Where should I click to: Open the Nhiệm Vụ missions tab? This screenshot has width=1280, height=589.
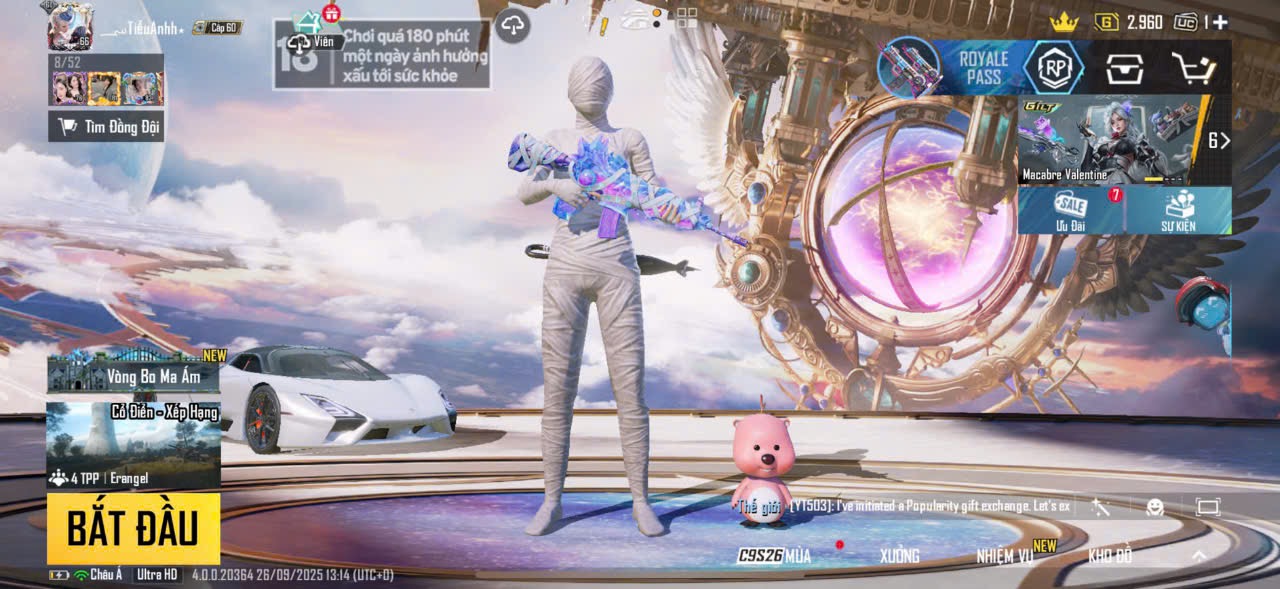[x=1005, y=556]
